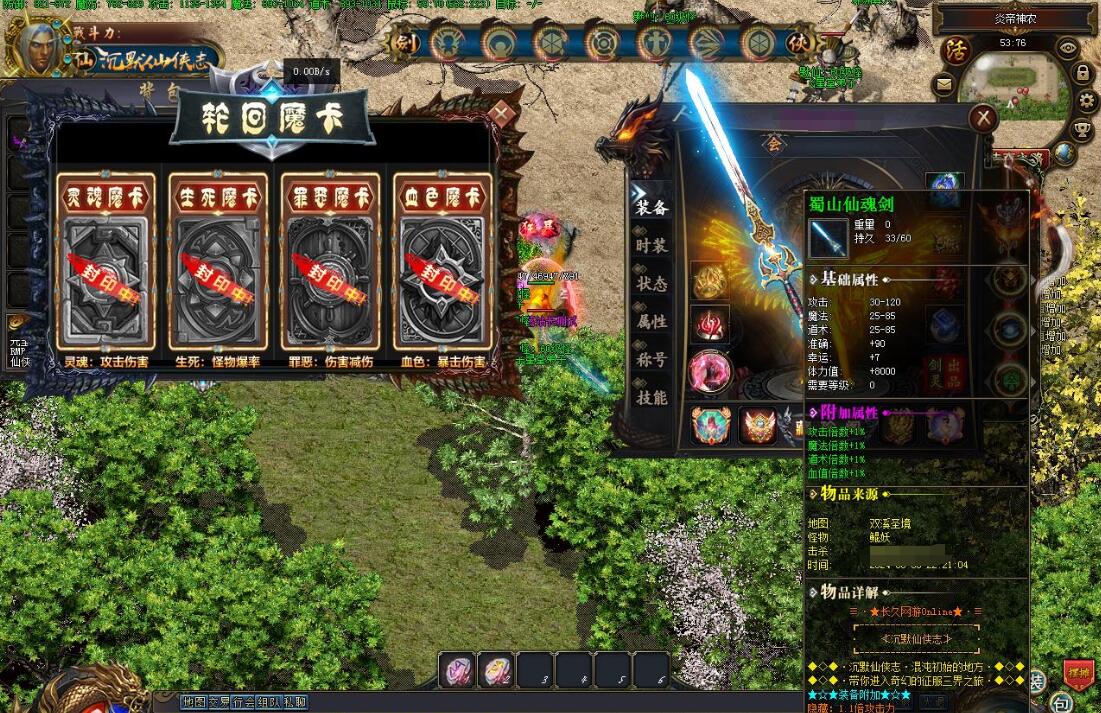Select the 装备 equipment tab
The width and height of the screenshot is (1101, 713).
click(x=652, y=208)
